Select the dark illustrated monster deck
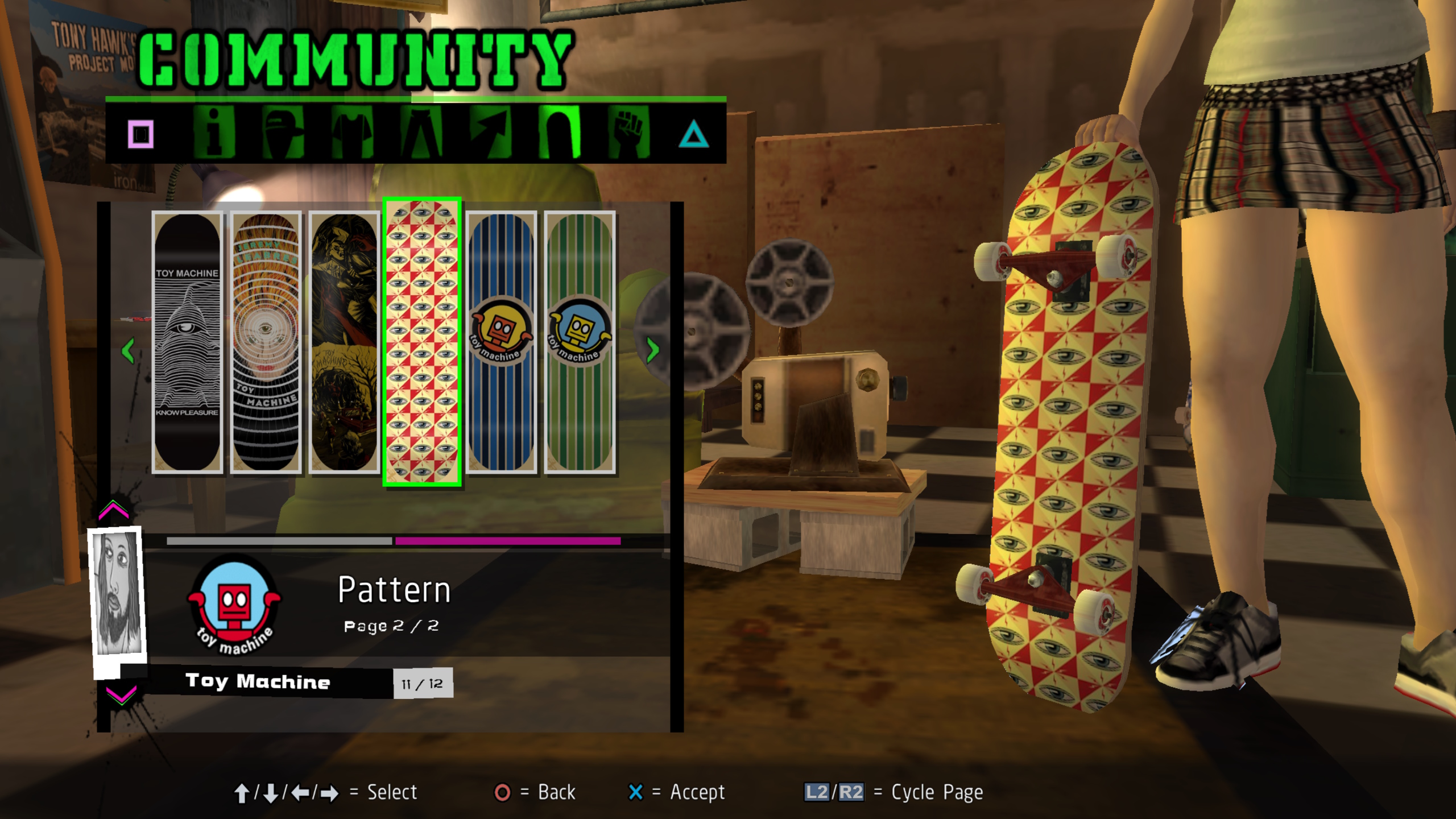Screen dimensions: 1456x819 point(344,342)
